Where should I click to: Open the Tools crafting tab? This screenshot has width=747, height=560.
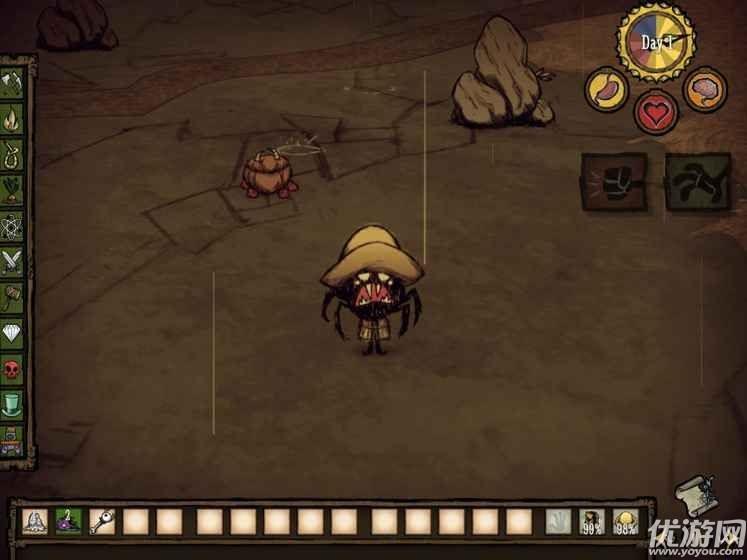pos(13,84)
